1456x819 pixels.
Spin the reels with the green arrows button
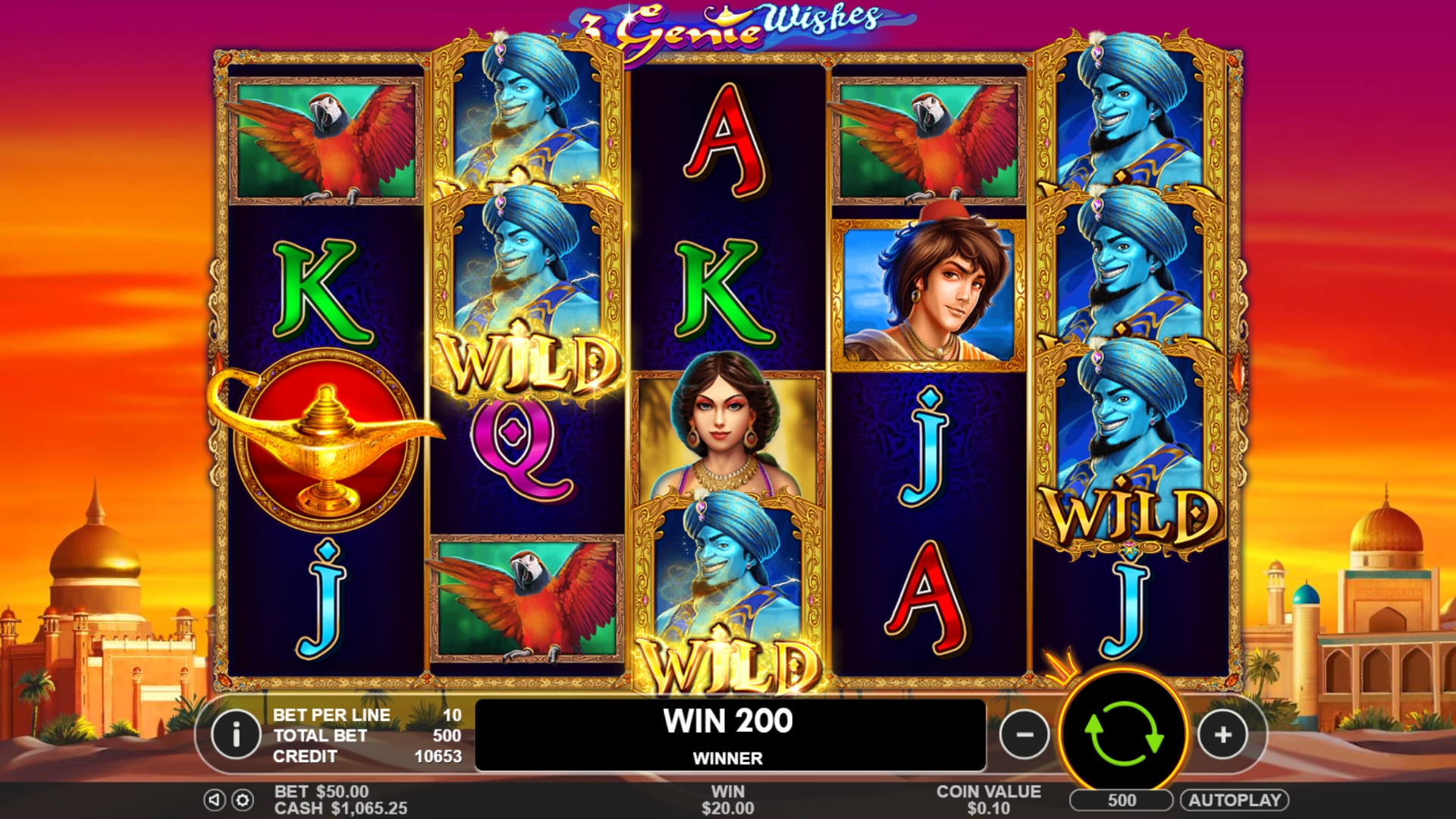1123,734
